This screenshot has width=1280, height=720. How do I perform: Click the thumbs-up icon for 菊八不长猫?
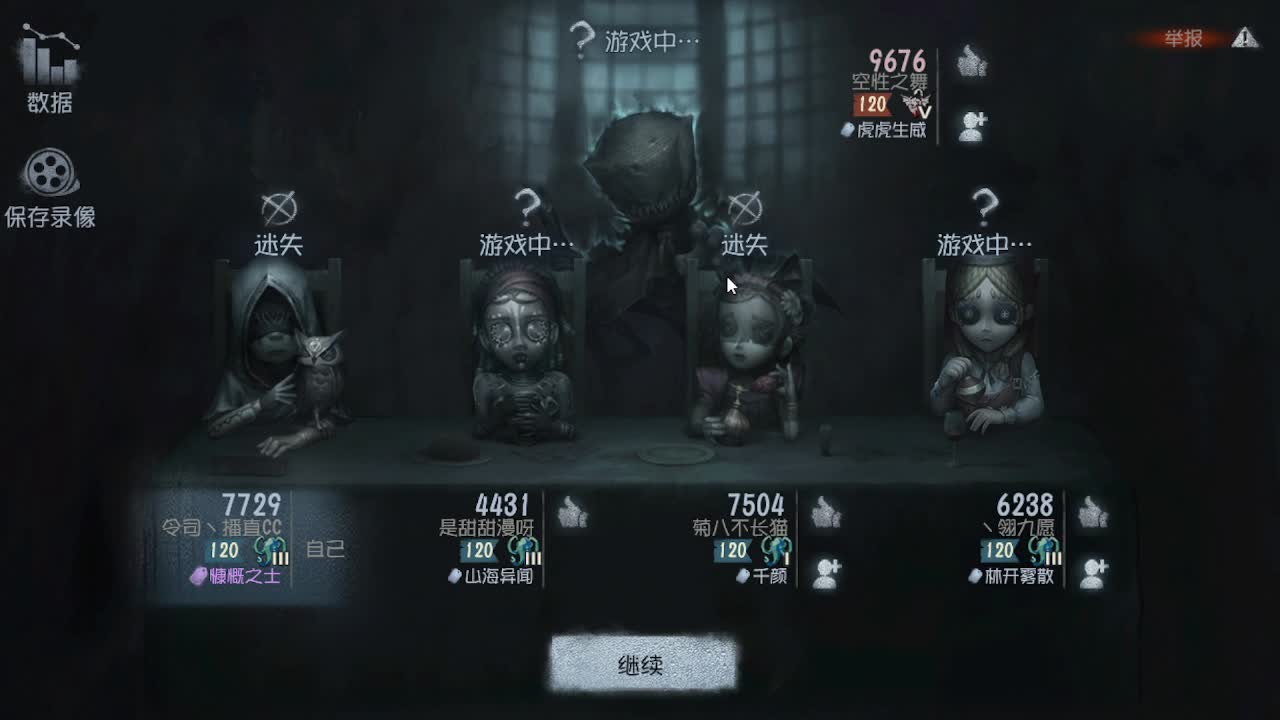click(824, 513)
